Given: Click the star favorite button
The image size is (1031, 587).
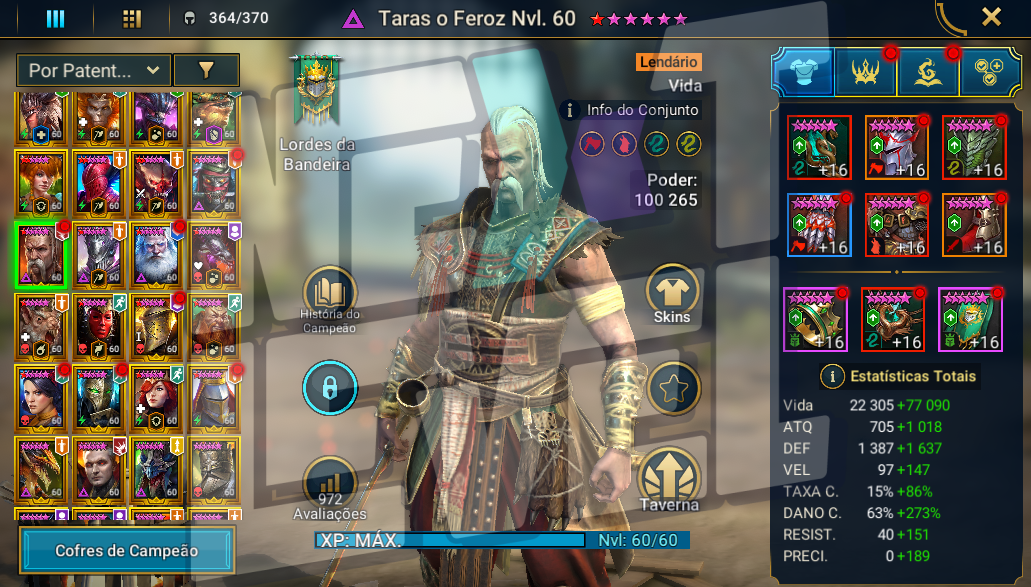Looking at the screenshot, I should click(x=673, y=387).
